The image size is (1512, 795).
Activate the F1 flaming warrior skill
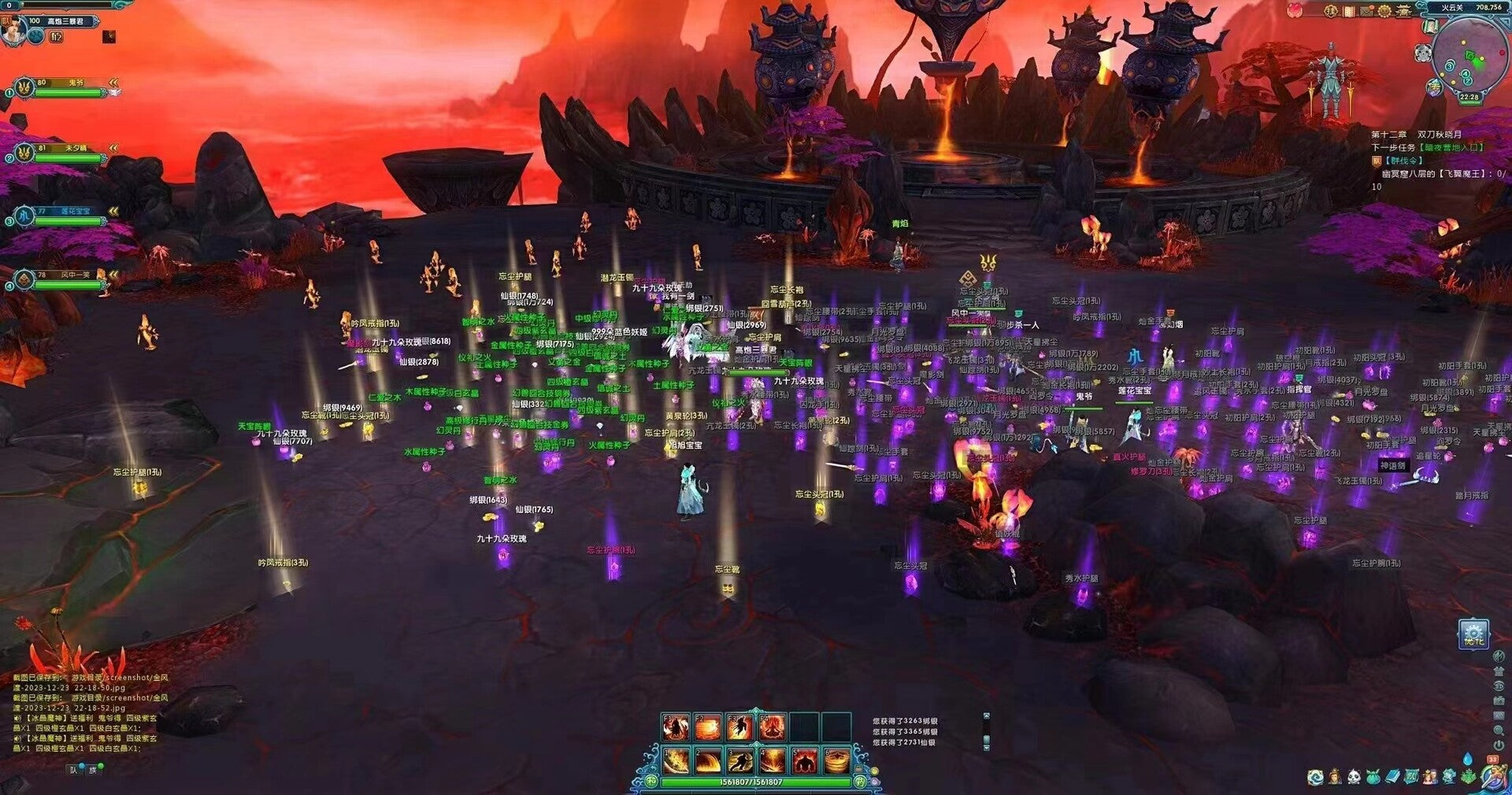point(676,727)
